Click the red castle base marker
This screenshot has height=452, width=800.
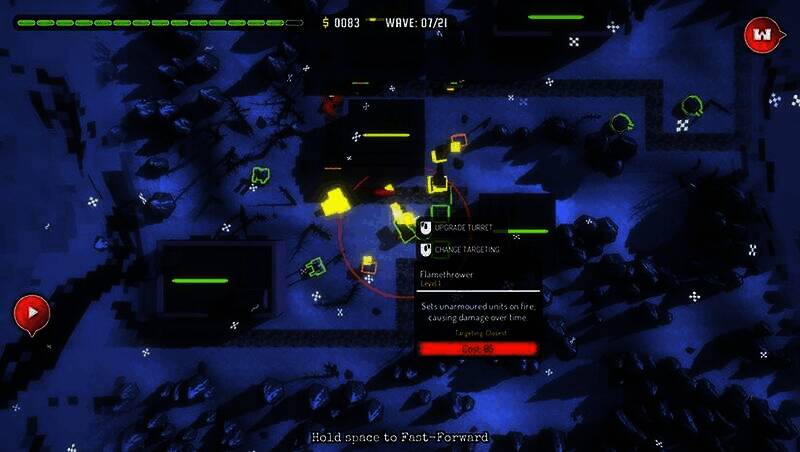[762, 36]
